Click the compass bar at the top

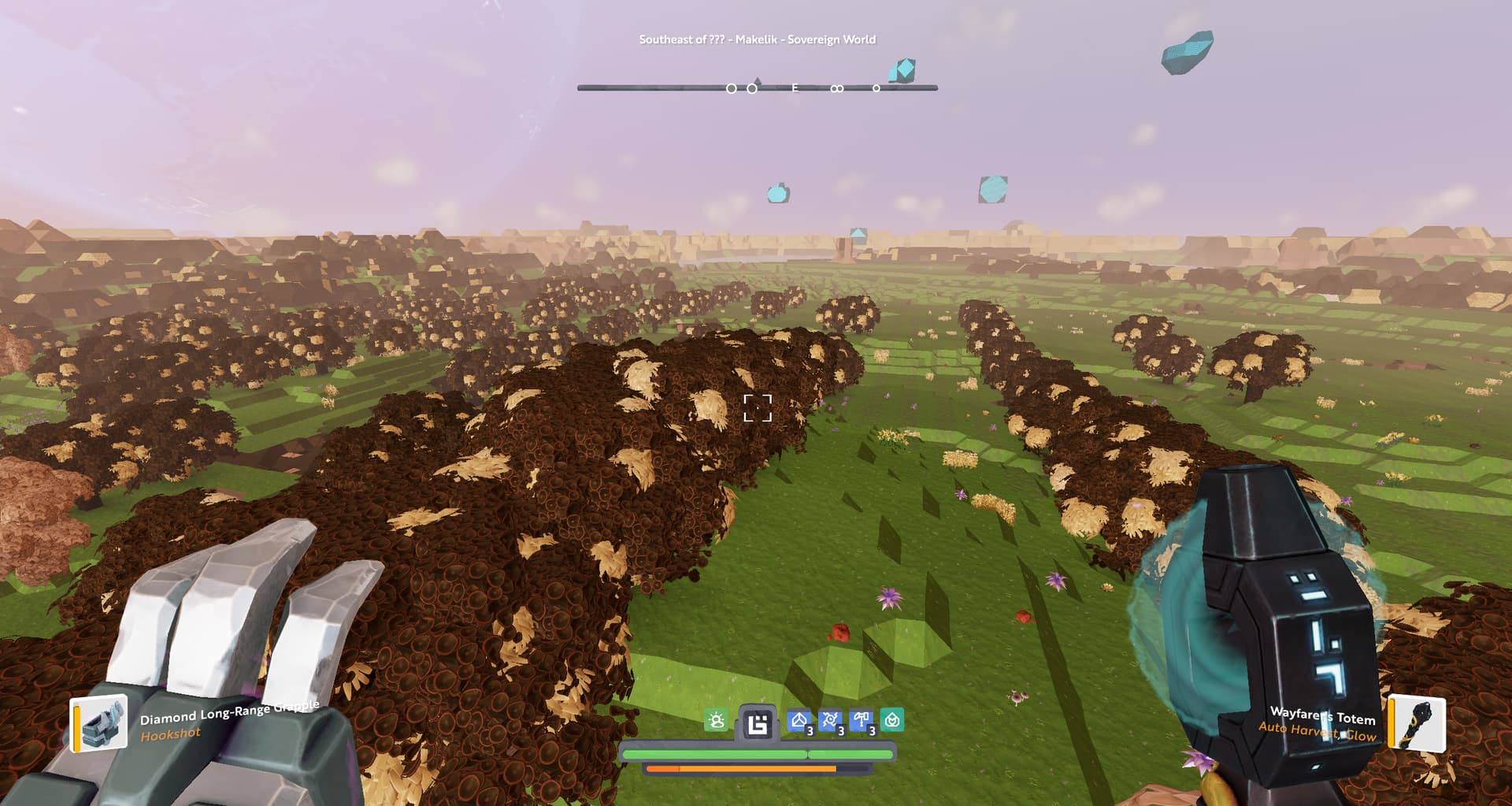pyautogui.click(x=757, y=87)
